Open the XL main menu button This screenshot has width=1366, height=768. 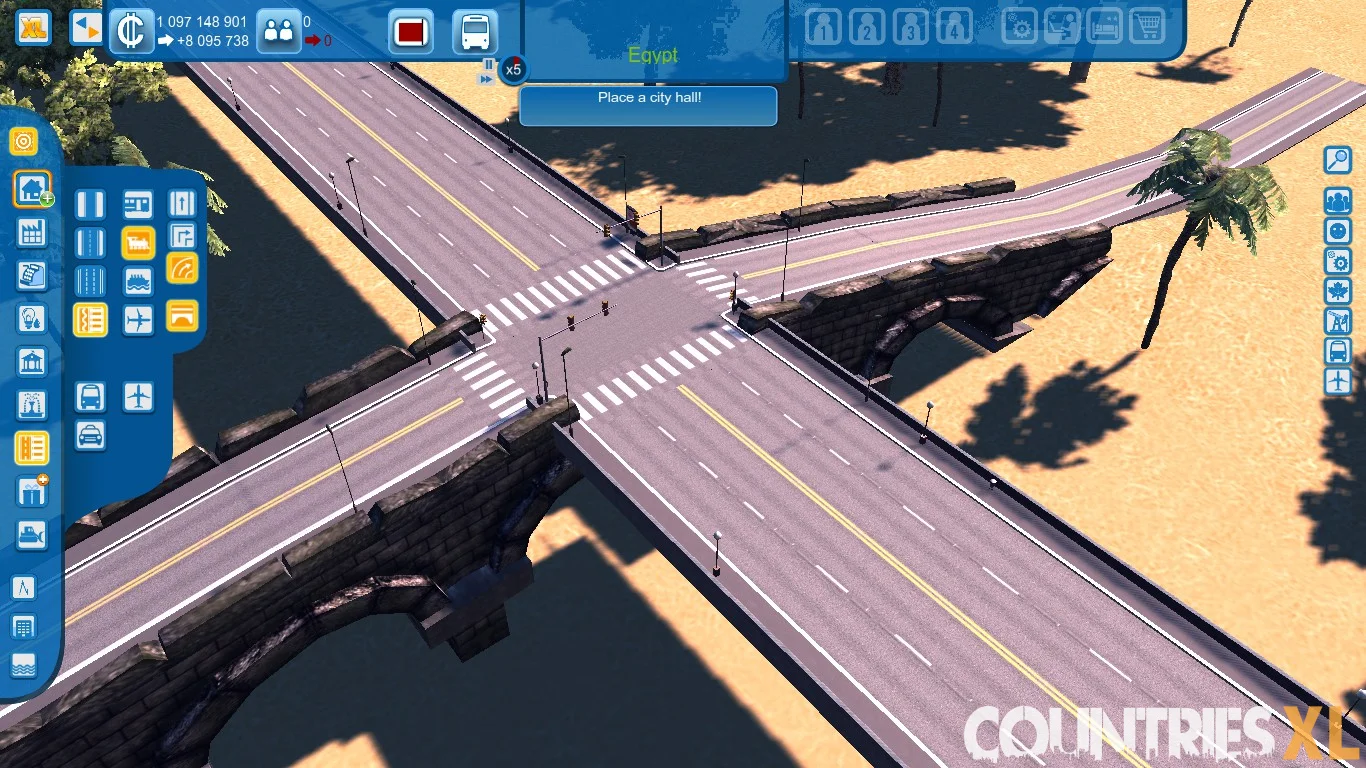coord(34,27)
